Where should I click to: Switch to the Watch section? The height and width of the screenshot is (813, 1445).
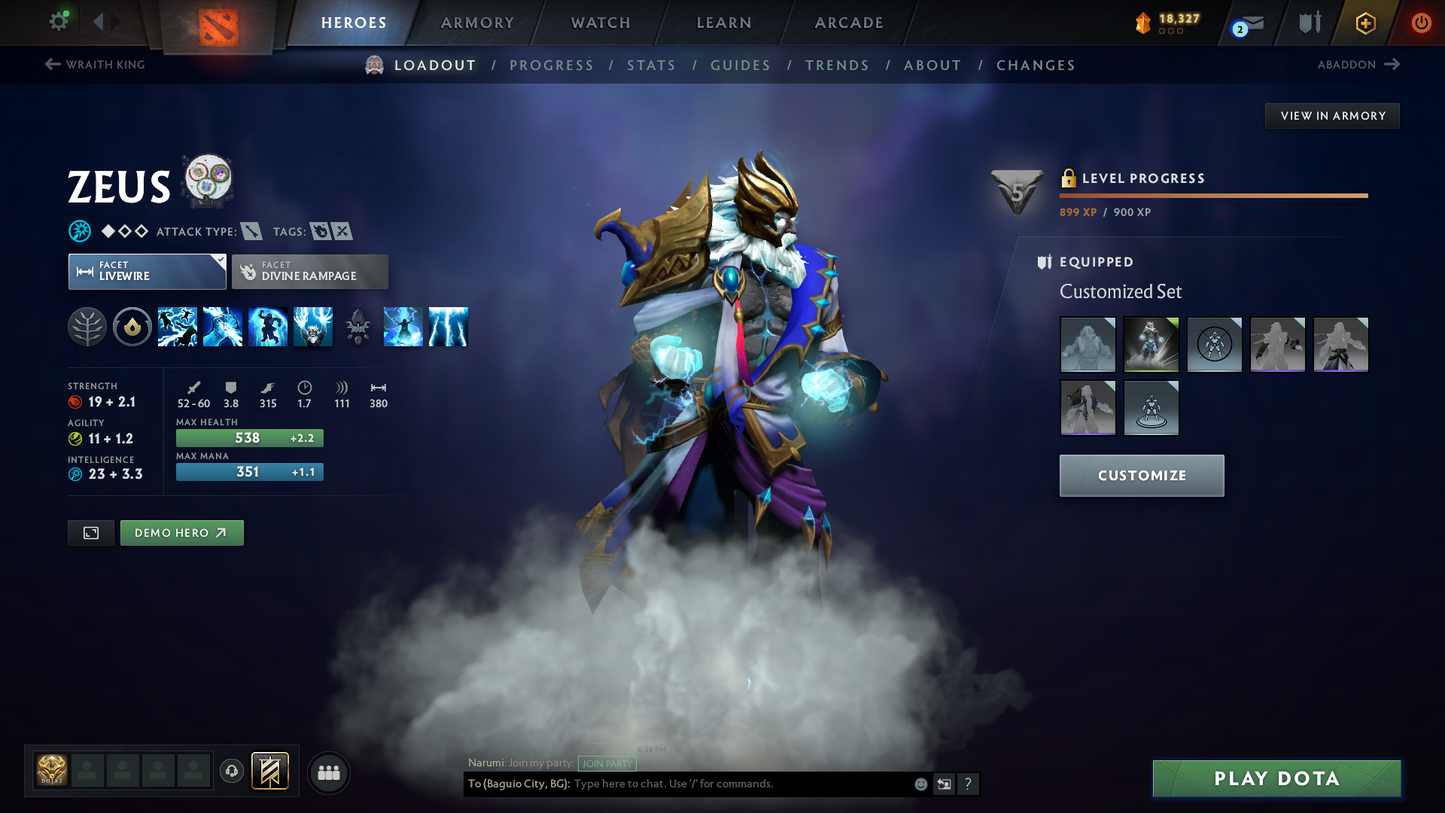pyautogui.click(x=600, y=23)
